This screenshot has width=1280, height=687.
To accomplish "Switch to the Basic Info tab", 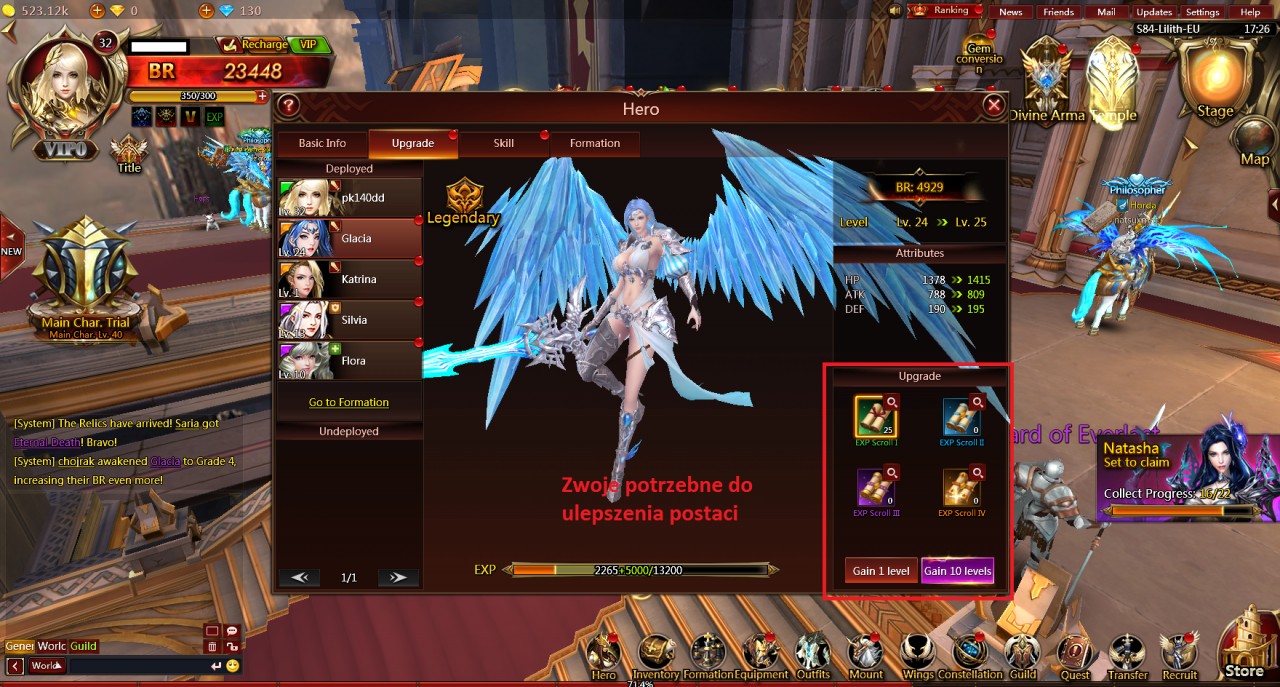I will point(322,143).
